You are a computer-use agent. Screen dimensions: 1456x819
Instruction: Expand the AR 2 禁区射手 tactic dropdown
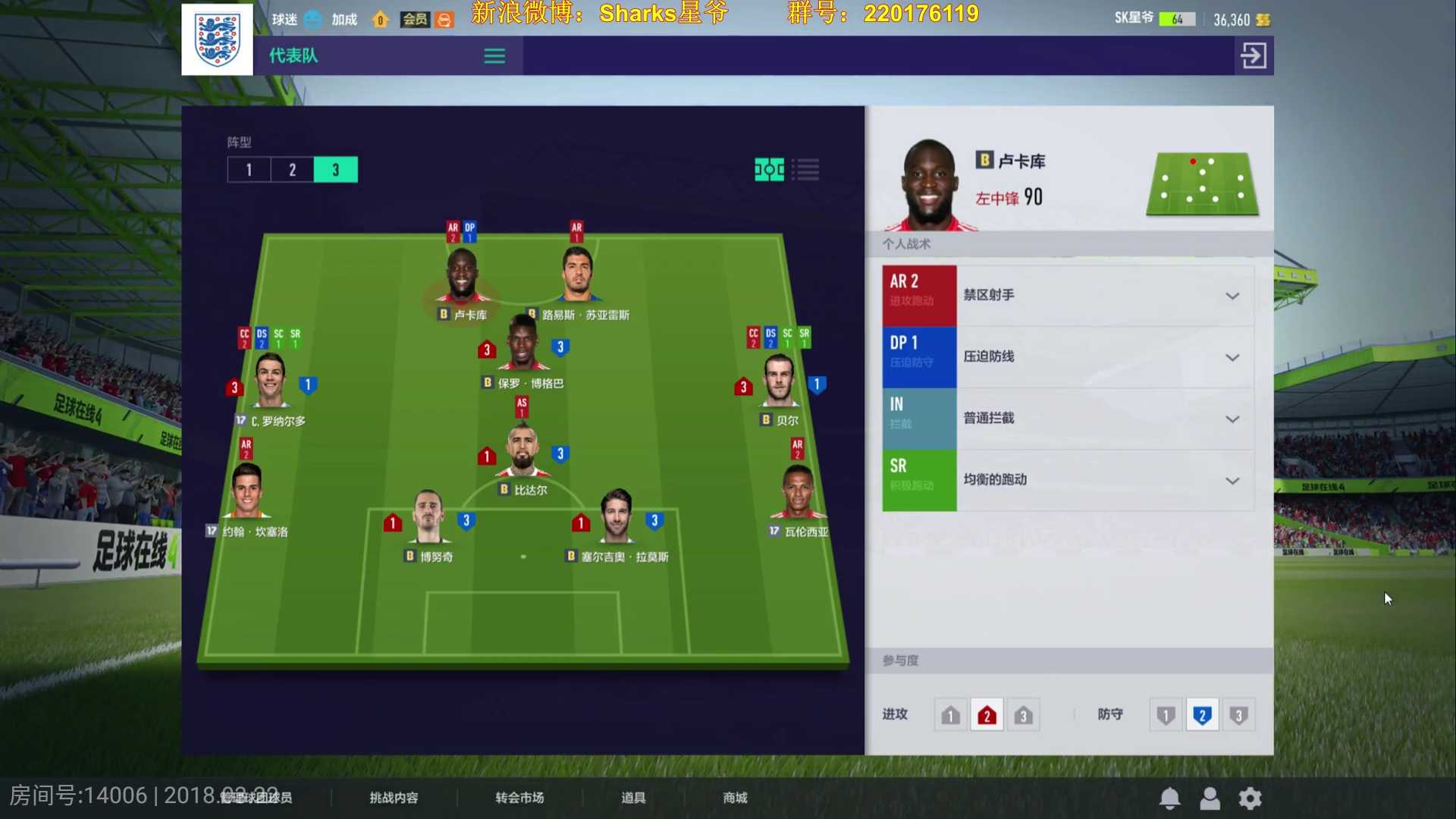1233,296
